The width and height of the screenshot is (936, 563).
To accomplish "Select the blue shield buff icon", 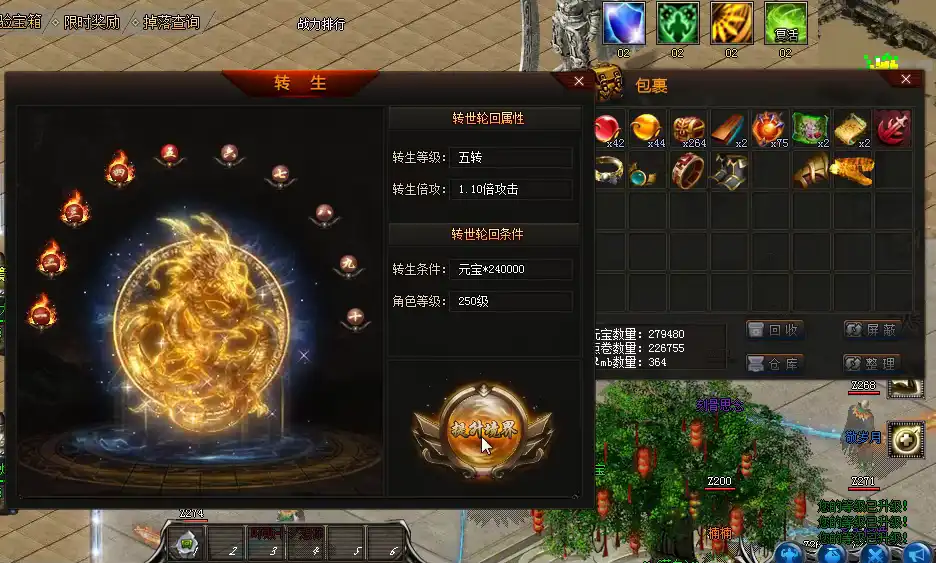I will (623, 23).
